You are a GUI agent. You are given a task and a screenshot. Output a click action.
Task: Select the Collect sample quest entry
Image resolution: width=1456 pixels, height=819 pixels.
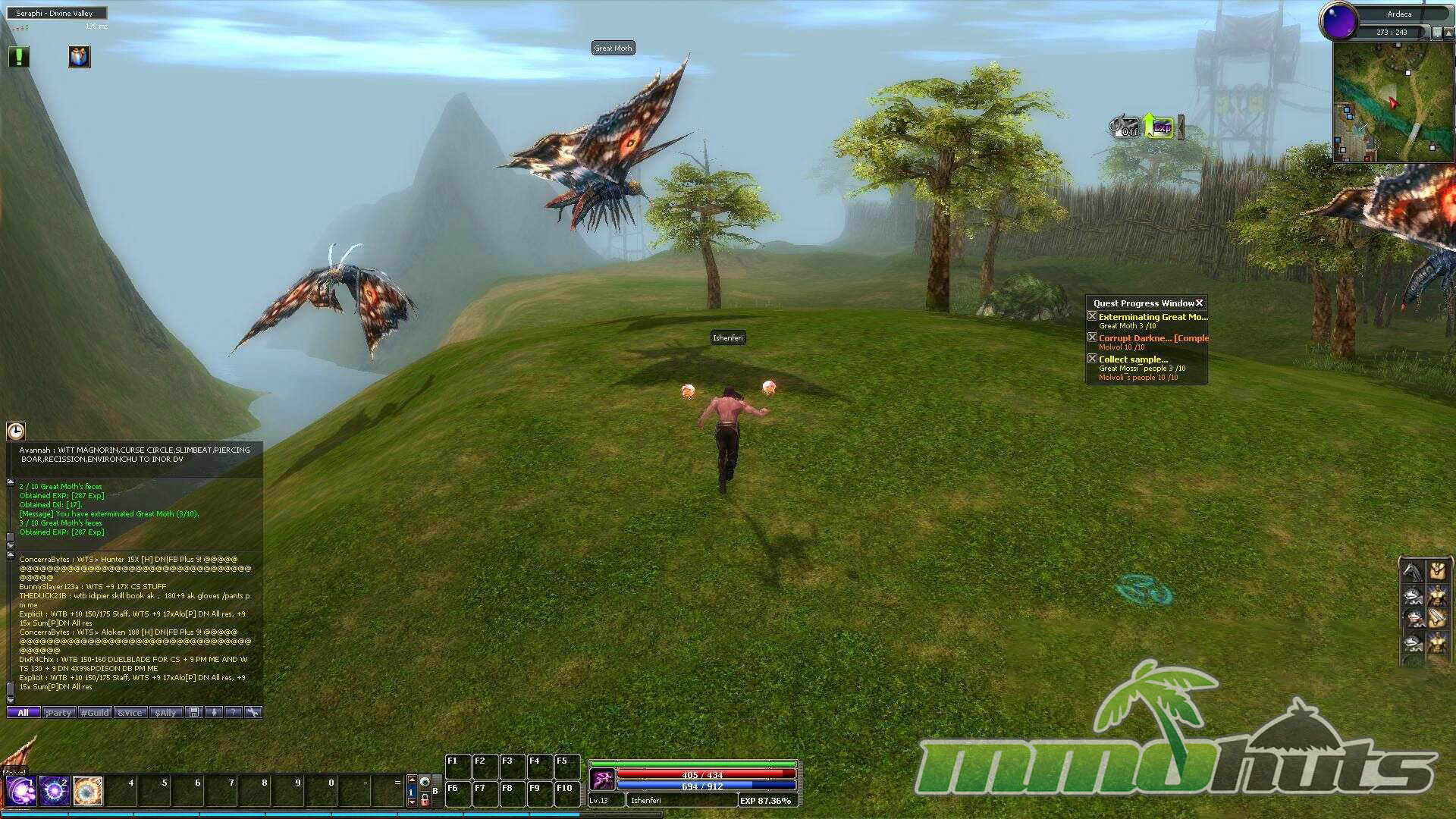tap(1133, 359)
